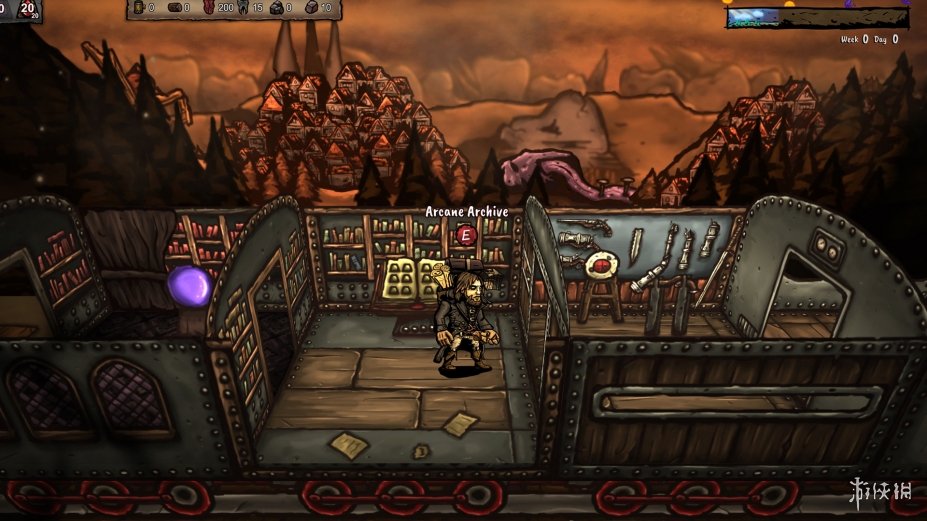This screenshot has width=927, height=521.
Task: Click the grey stone block resource icon
Action: (310, 8)
